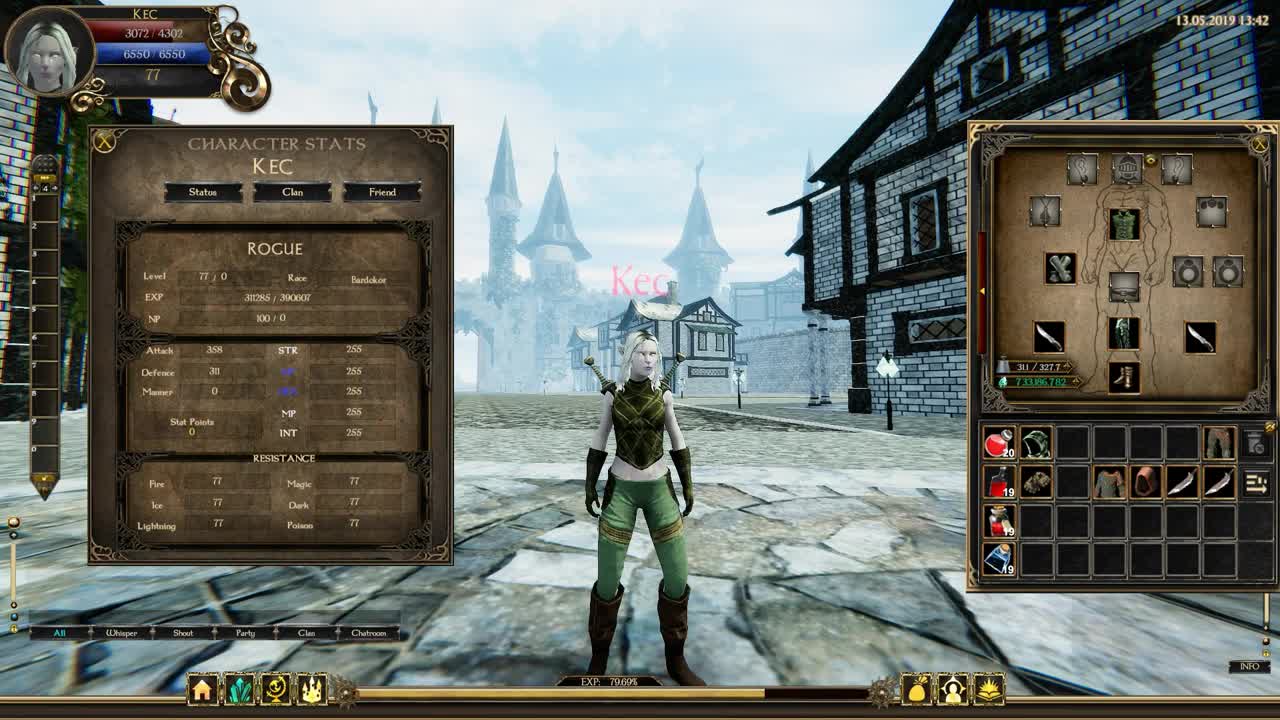Click the small padlock icon above the INFO button
This screenshot has height=720, width=1280.
(x=1268, y=654)
